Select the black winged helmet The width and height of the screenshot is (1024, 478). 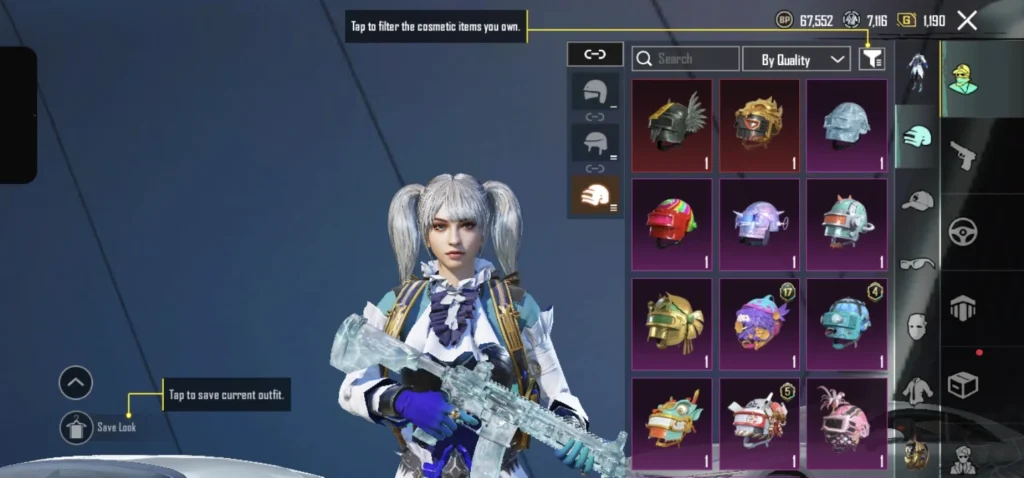click(x=672, y=125)
